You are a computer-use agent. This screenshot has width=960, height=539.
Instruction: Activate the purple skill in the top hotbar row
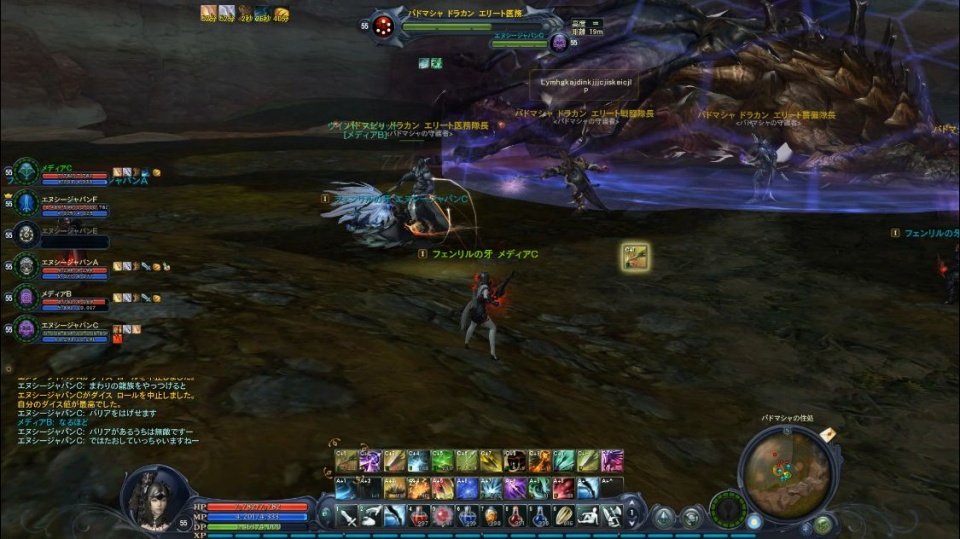(370, 461)
